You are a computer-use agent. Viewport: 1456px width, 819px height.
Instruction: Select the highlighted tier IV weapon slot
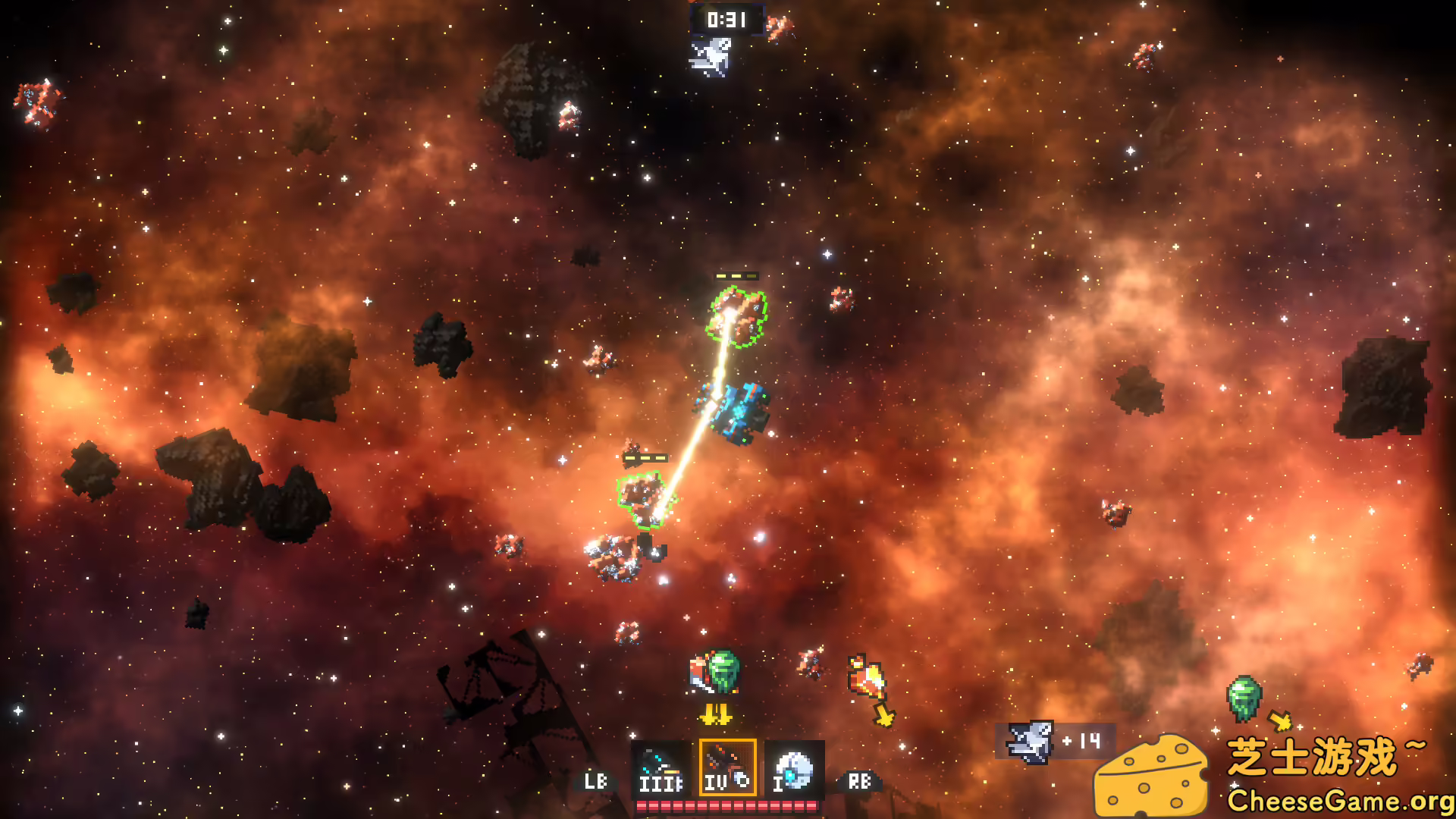click(x=727, y=767)
